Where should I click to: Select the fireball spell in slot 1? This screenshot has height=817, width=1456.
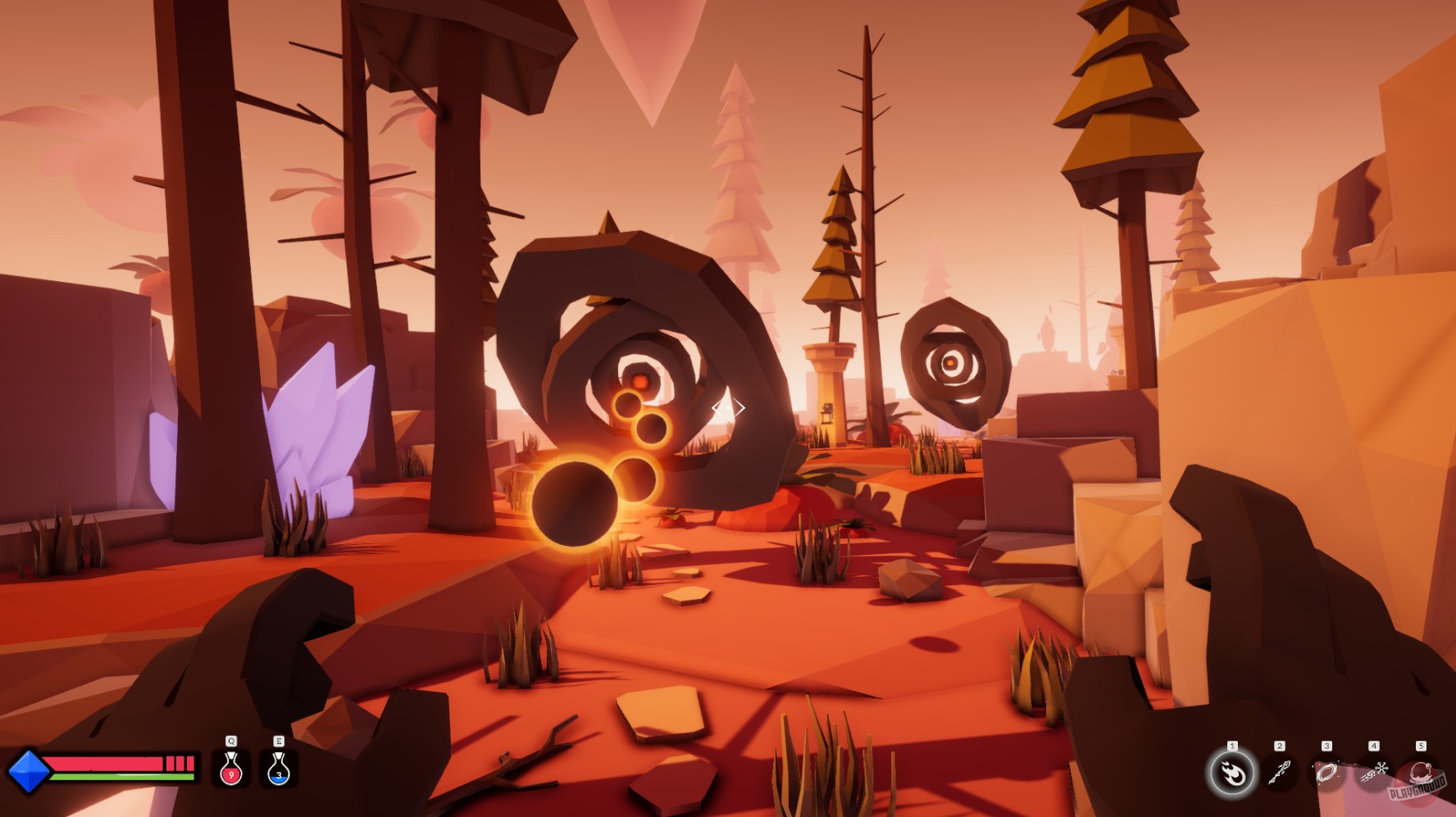[1232, 773]
